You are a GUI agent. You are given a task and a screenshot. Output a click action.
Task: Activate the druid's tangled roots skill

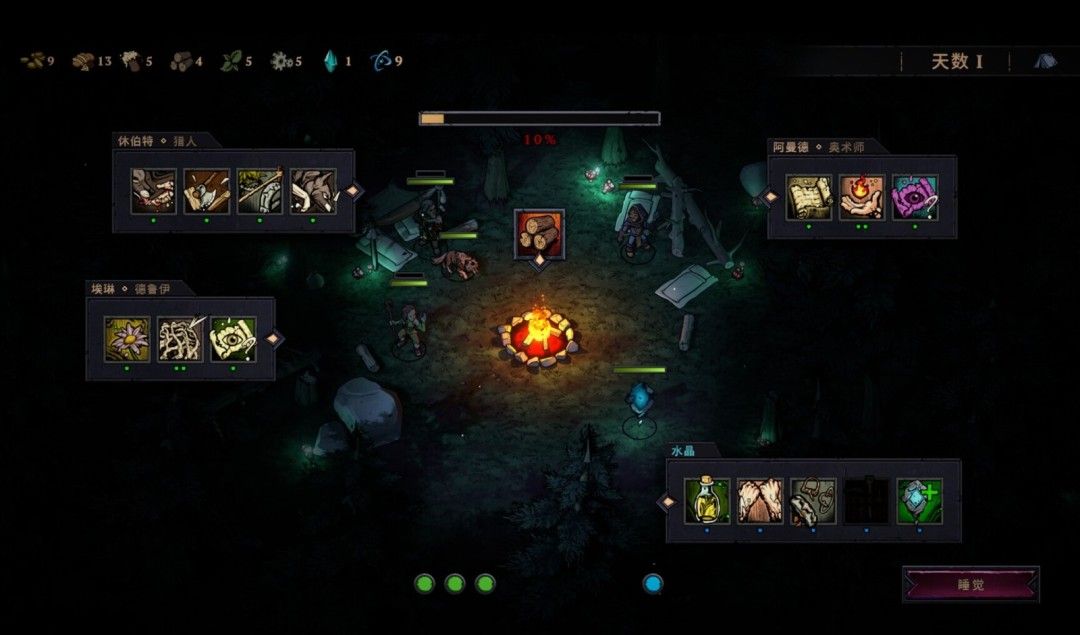coord(180,339)
